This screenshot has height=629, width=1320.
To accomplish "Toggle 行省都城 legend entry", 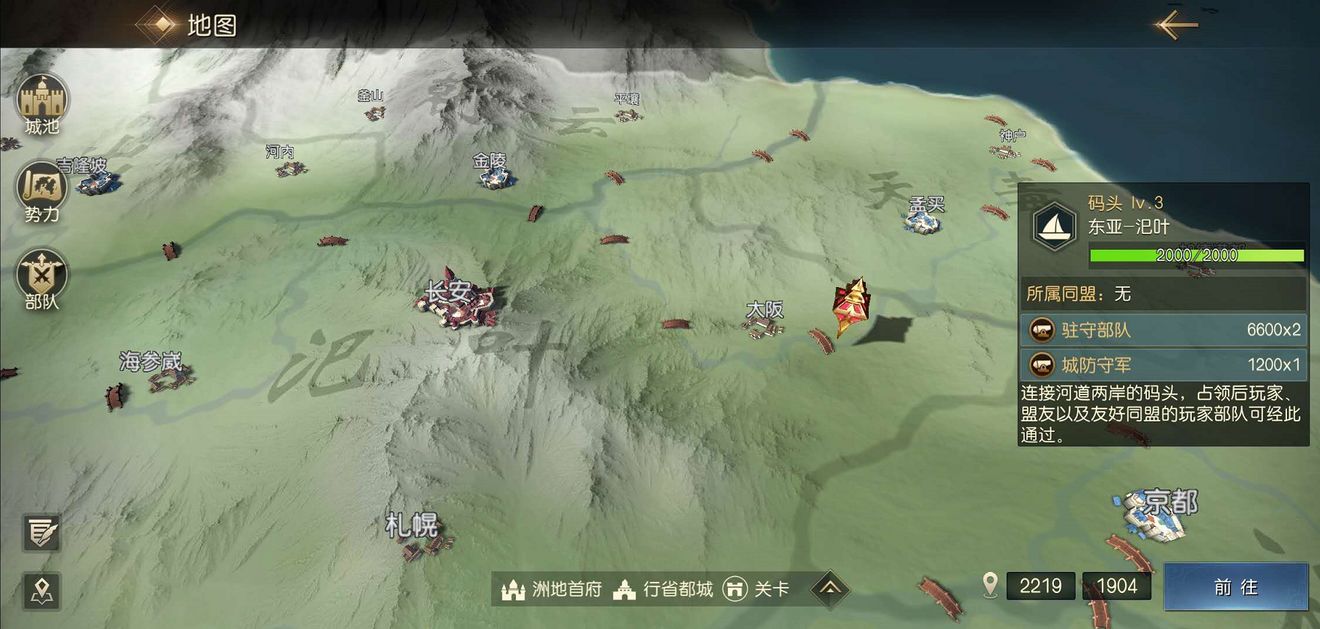I will click(664, 589).
